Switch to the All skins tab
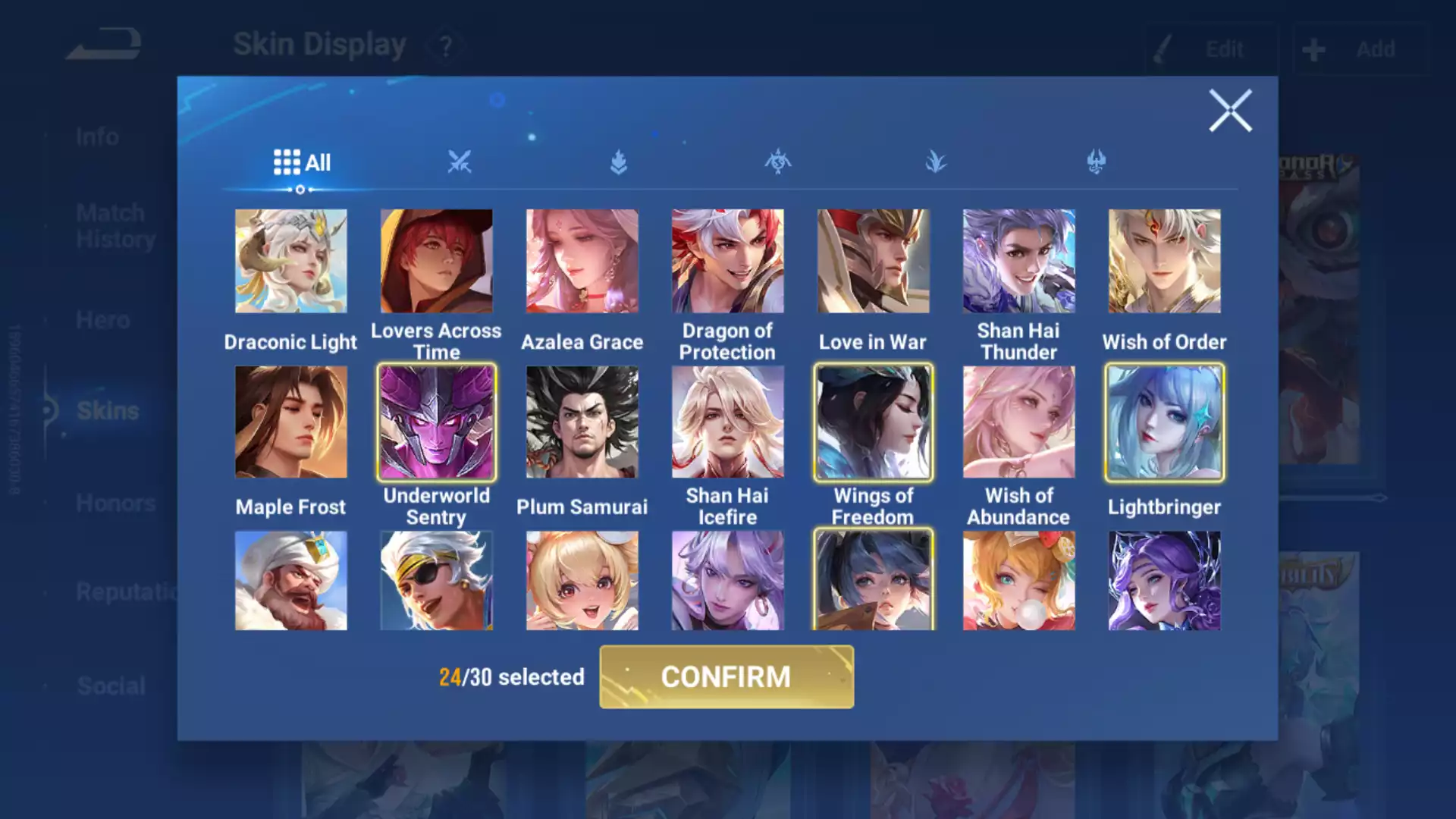Screen dimensions: 1456x819 tap(302, 162)
